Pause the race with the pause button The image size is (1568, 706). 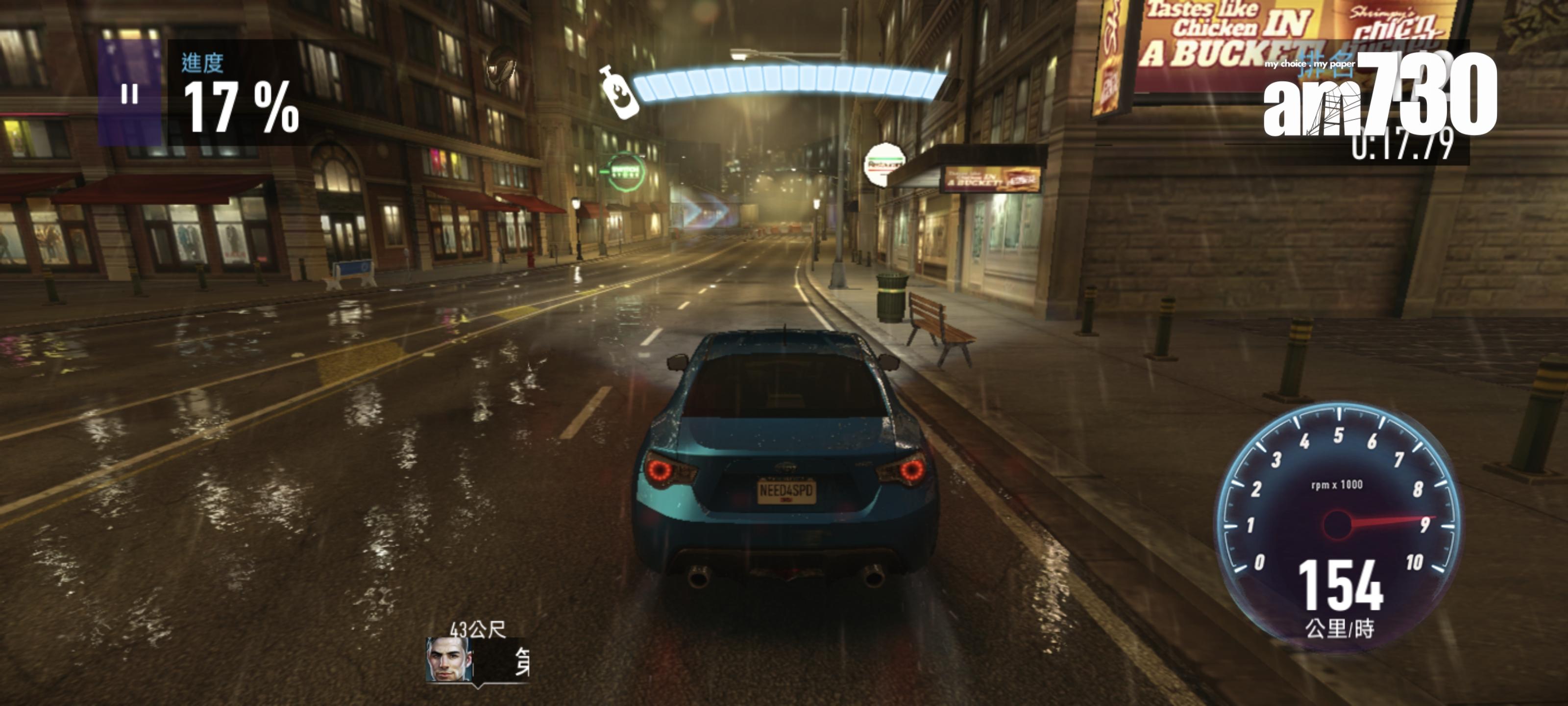(130, 94)
